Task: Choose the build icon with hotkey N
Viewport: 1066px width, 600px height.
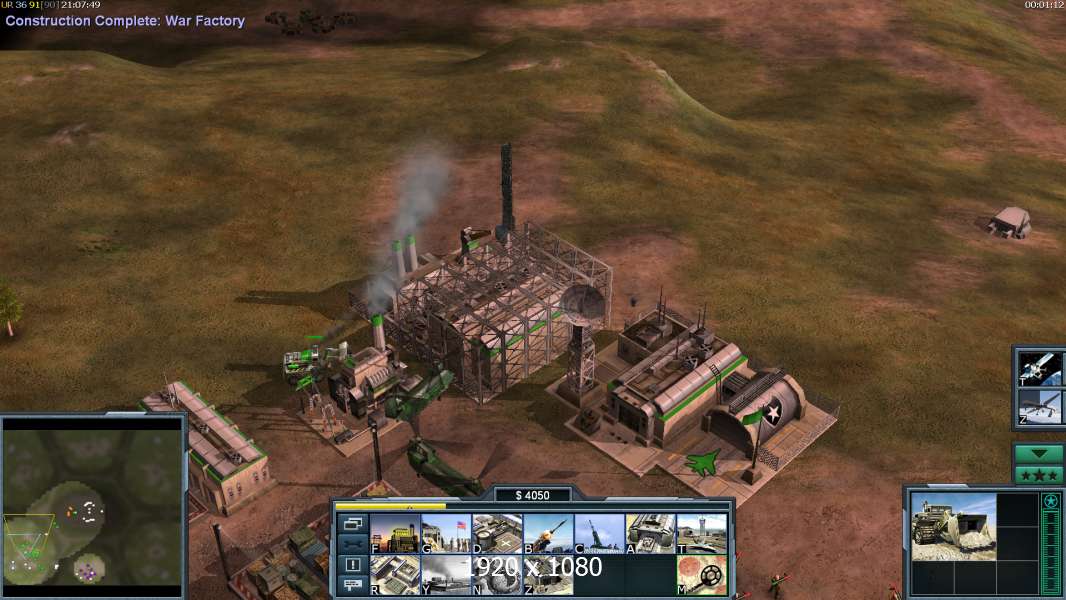Action: click(x=497, y=574)
